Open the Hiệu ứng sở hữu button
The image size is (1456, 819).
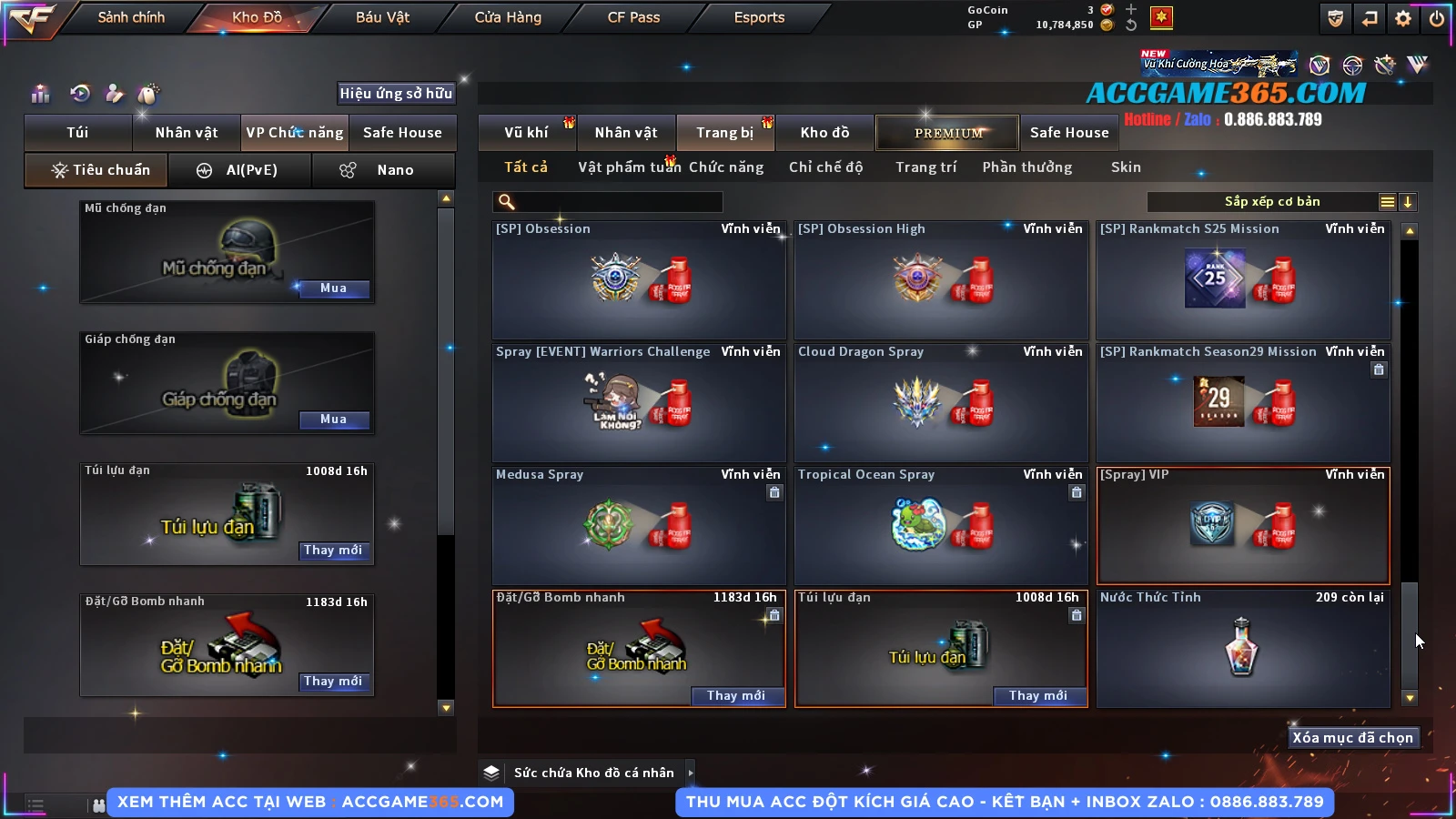(396, 94)
